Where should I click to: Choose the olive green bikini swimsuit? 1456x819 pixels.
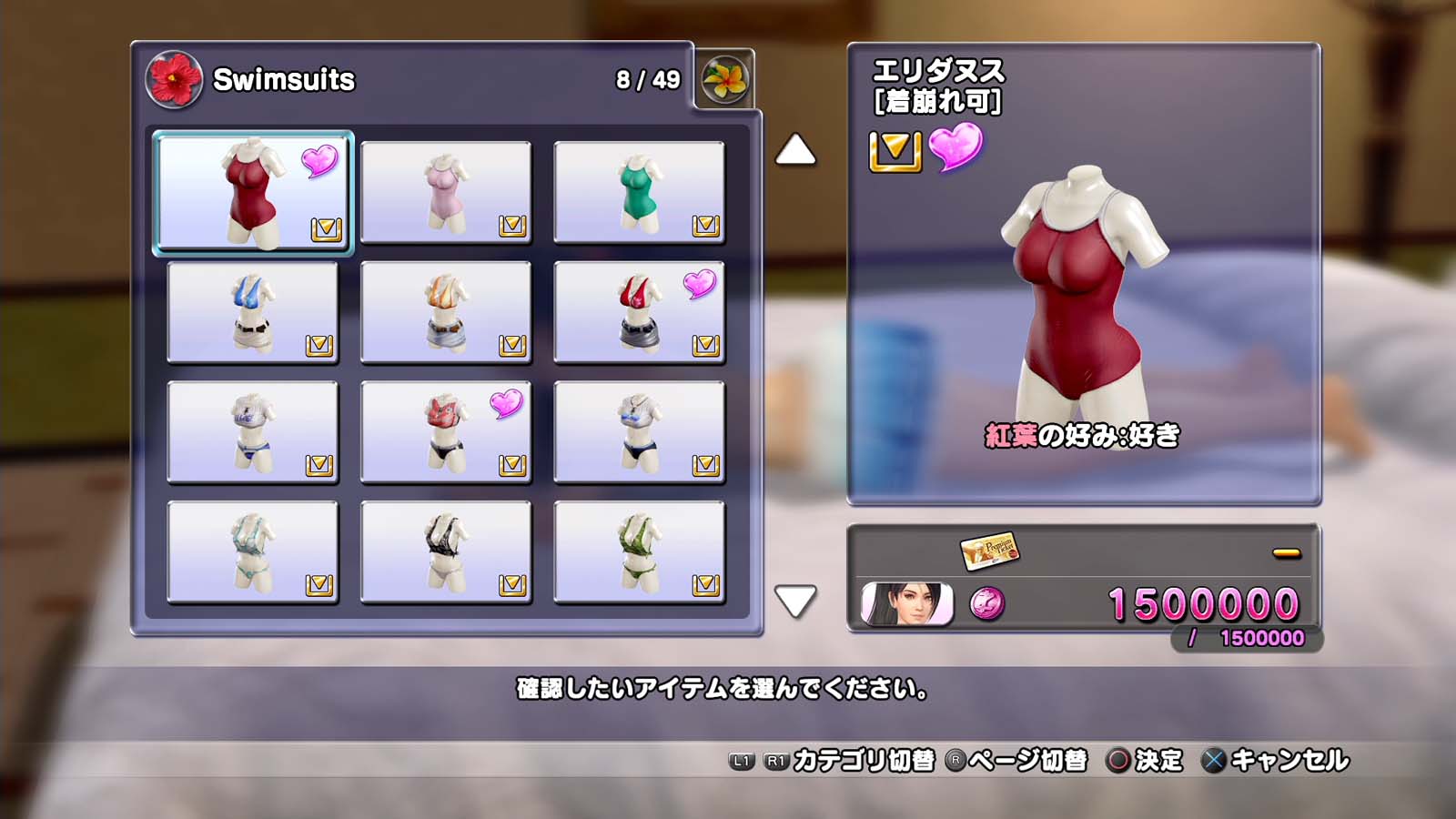639,552
